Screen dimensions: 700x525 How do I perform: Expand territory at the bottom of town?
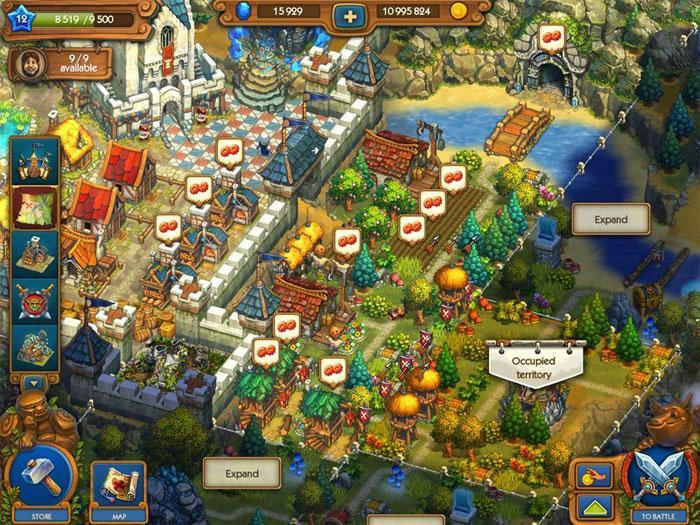[241, 473]
